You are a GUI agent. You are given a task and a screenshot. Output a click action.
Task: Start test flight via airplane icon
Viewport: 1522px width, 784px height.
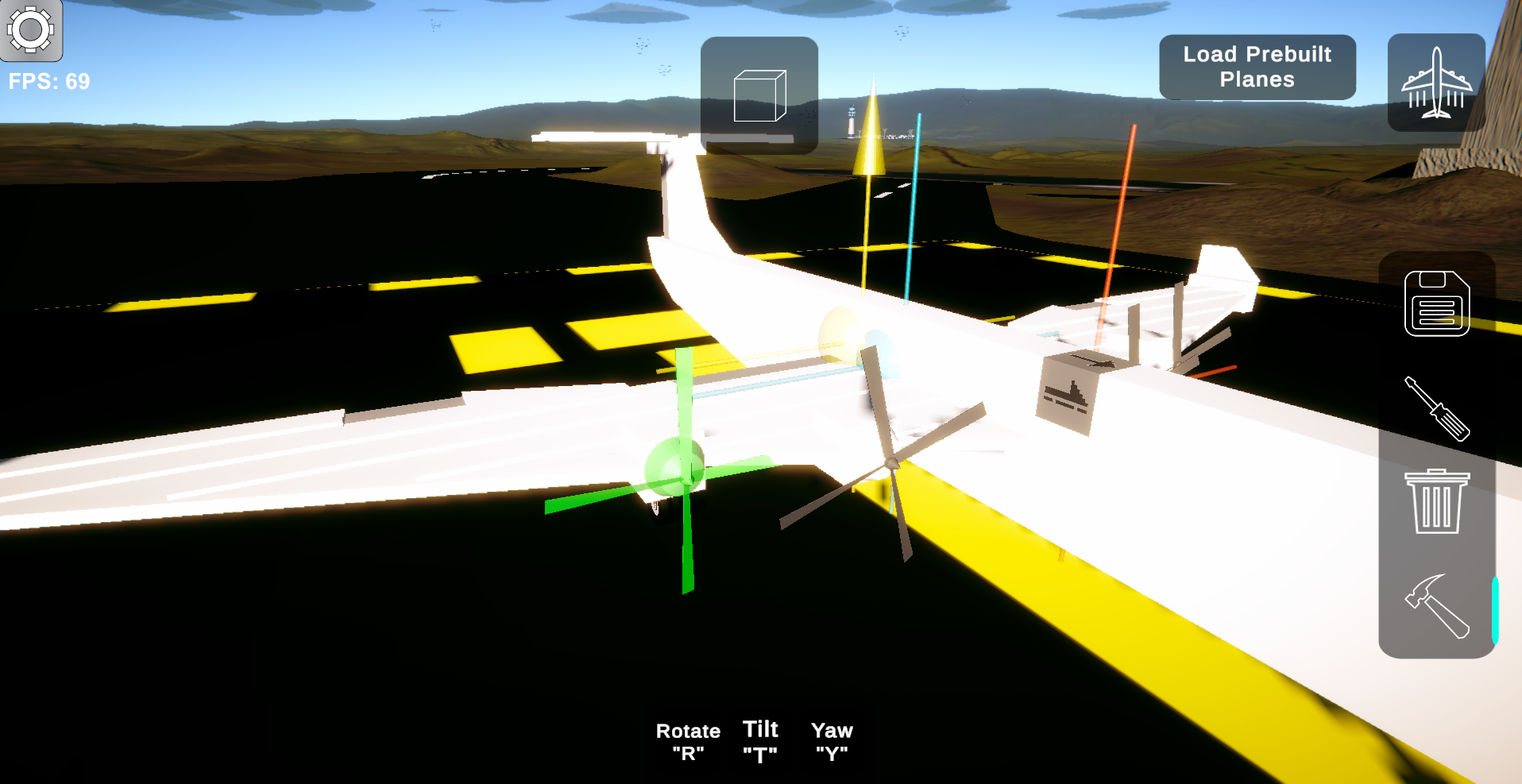point(1438,82)
